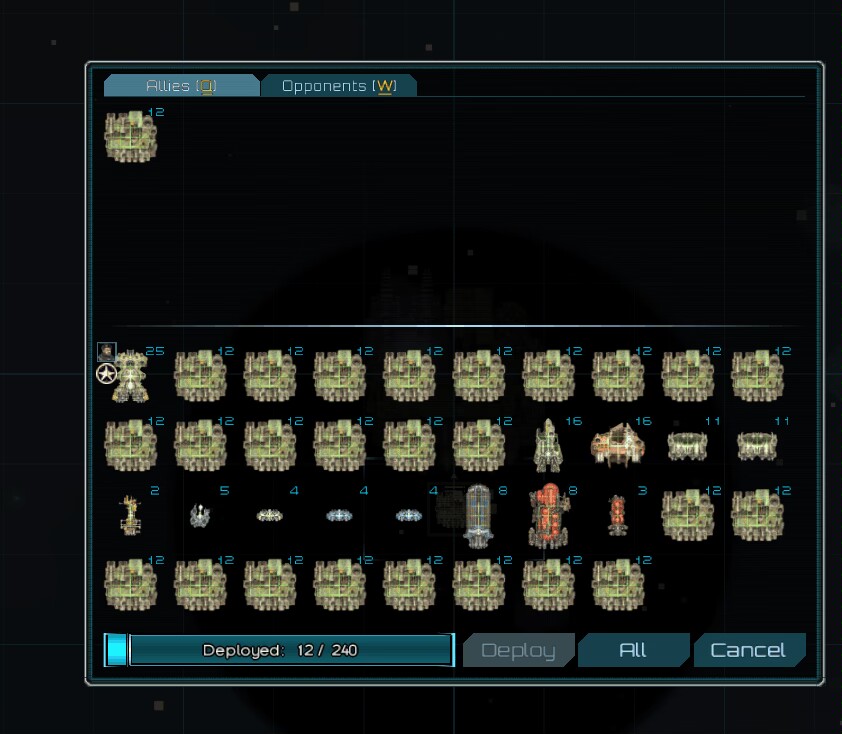
Task: Cancel the deployment dialog
Action: pos(748,650)
